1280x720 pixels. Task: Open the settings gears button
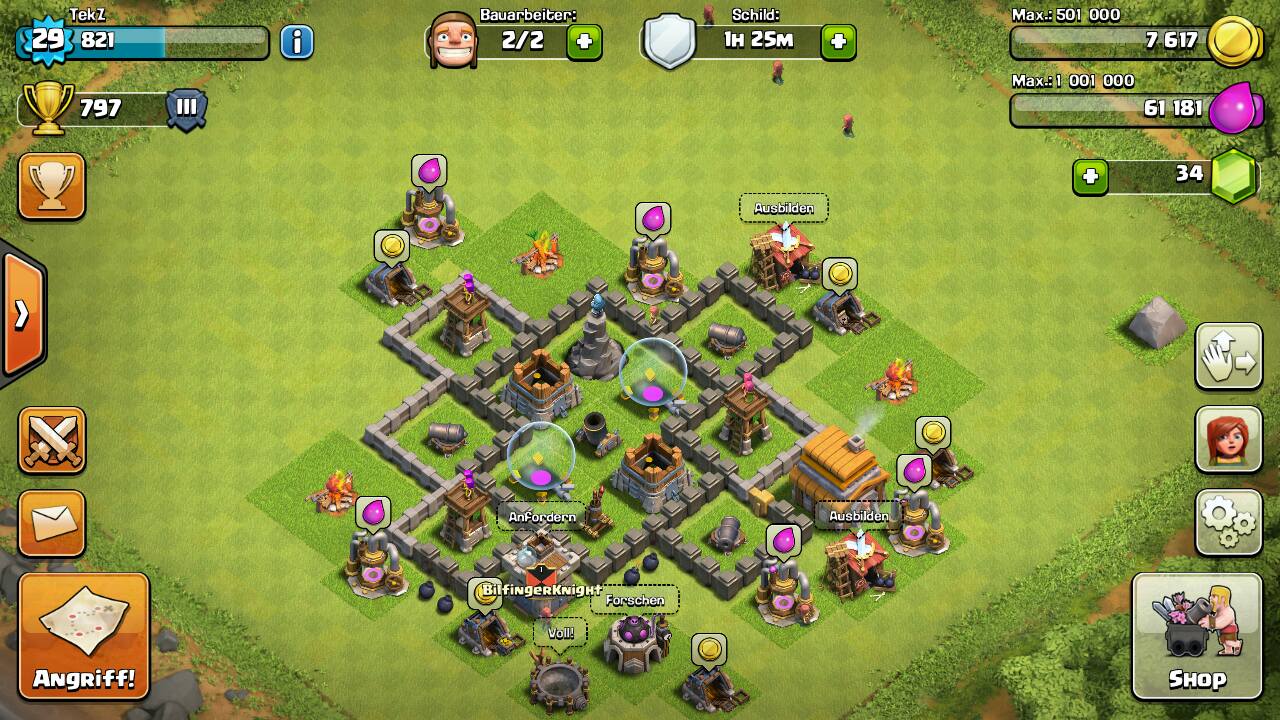(x=1228, y=522)
